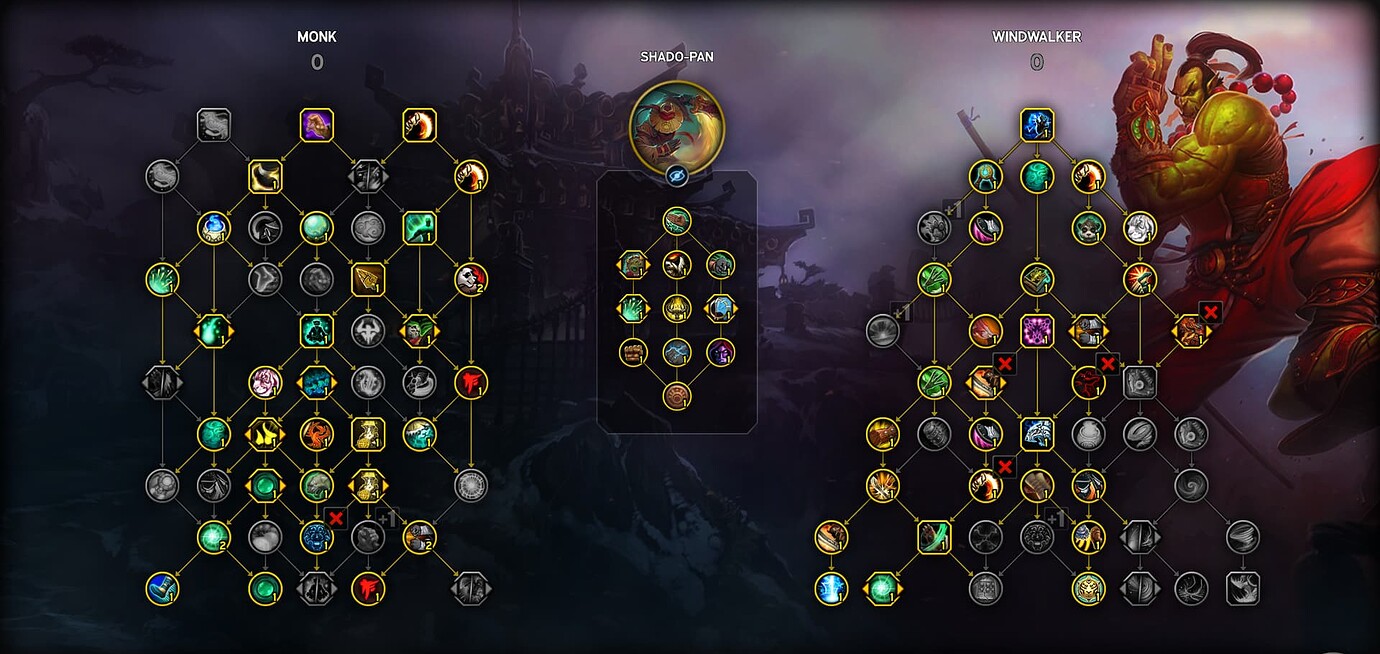This screenshot has height=654, width=1380.
Task: Select the golden tiger face Windwalker talent
Action: (1088, 588)
